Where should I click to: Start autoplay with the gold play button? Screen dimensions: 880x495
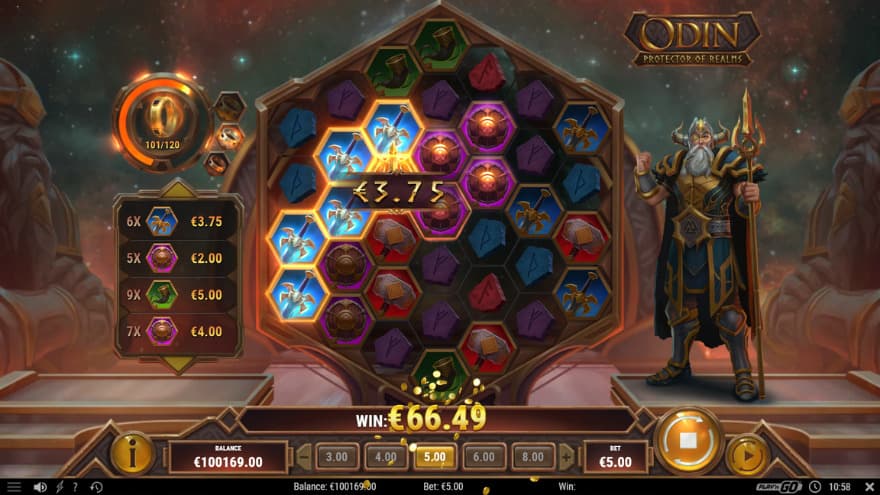click(746, 455)
